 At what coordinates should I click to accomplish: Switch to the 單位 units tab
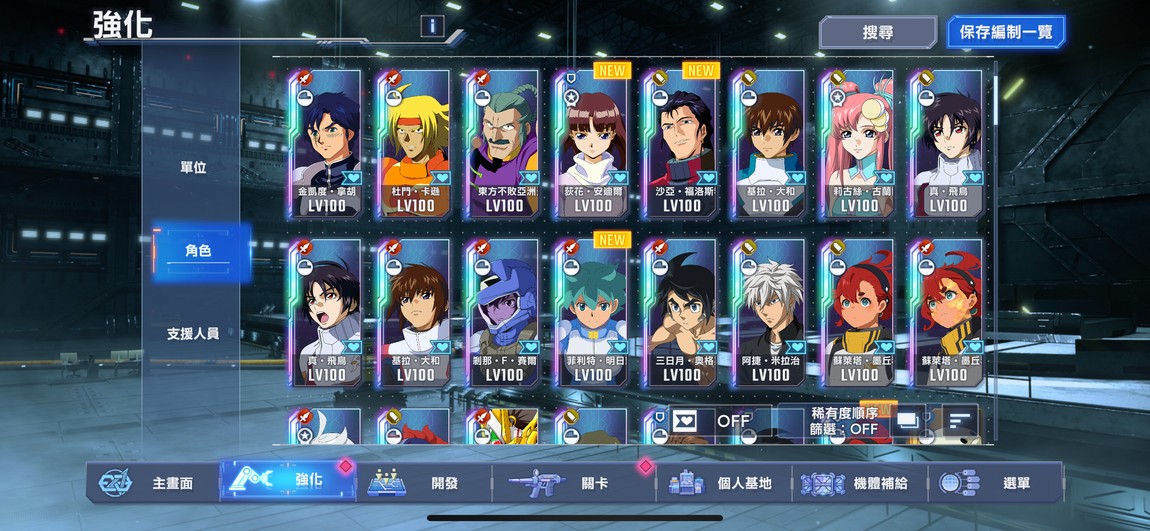(x=193, y=167)
